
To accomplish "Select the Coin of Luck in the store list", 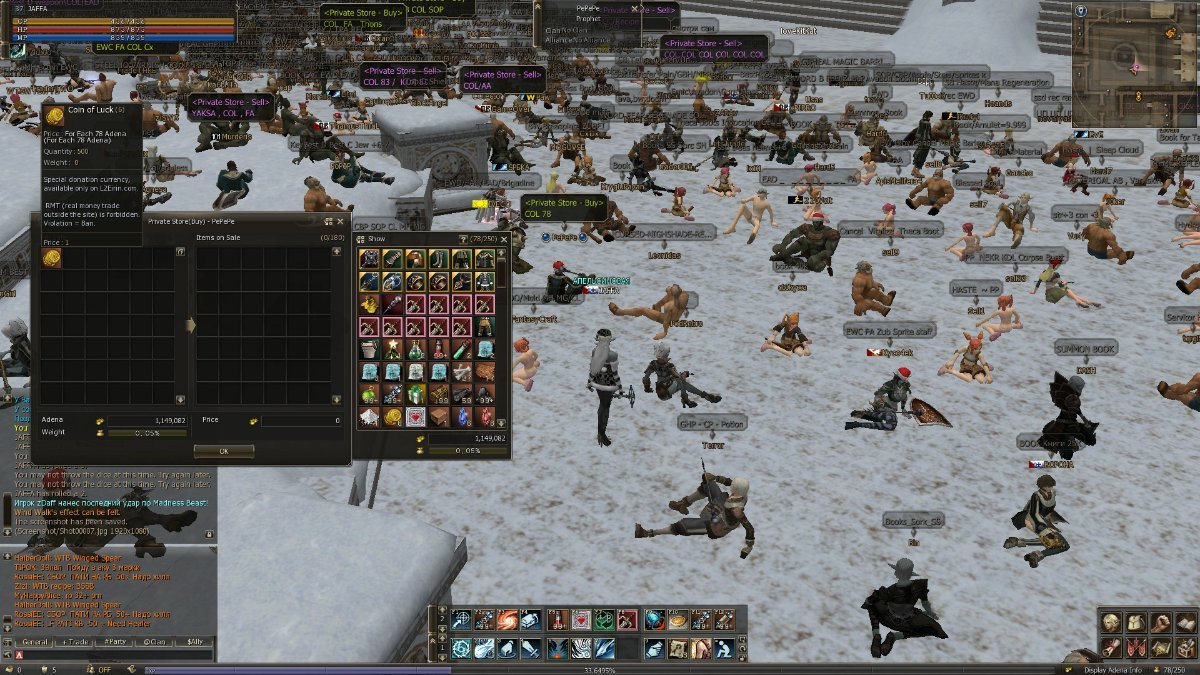I will click(52, 258).
